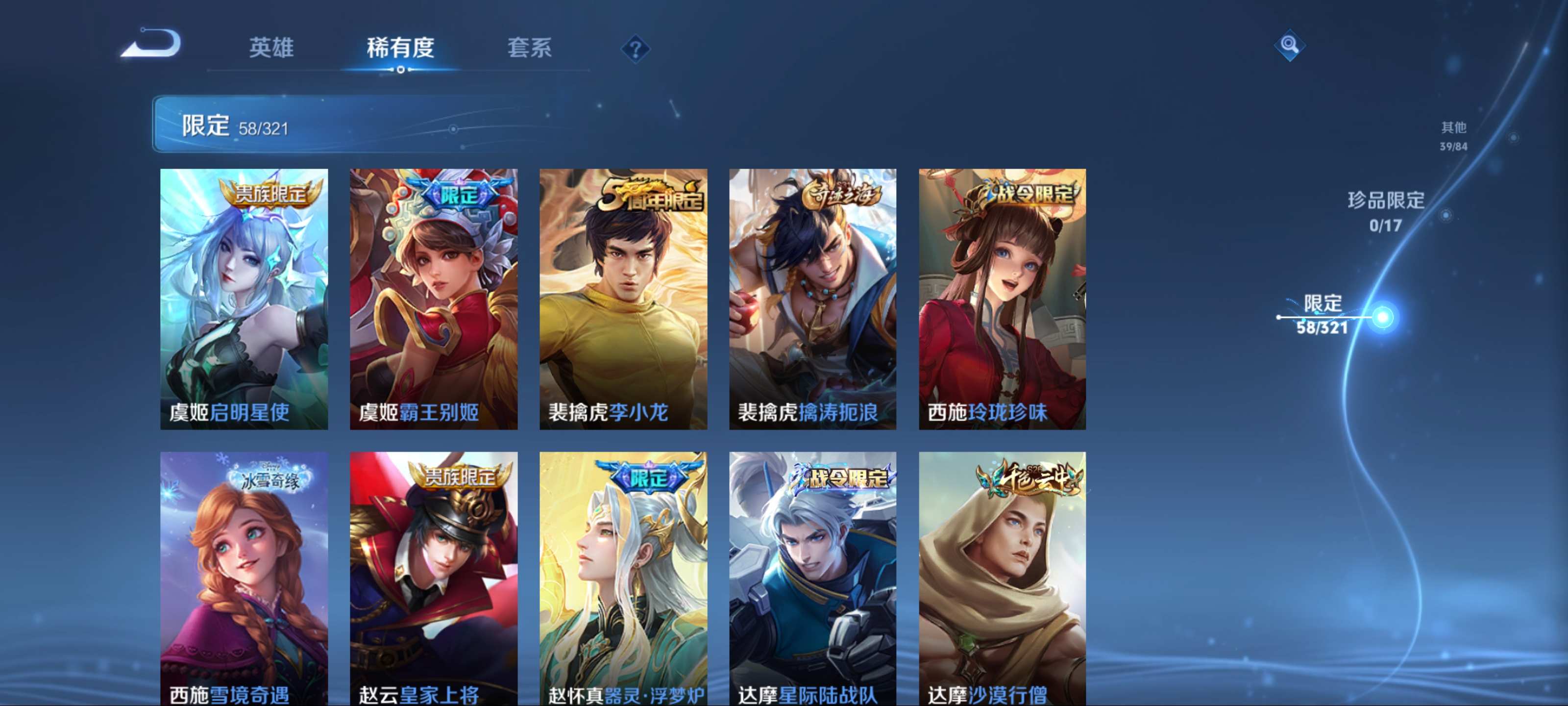This screenshot has height=706, width=1568.
Task: Select the 赵怀真 器灵·浮梦炉 skin card
Action: pyautogui.click(x=623, y=579)
